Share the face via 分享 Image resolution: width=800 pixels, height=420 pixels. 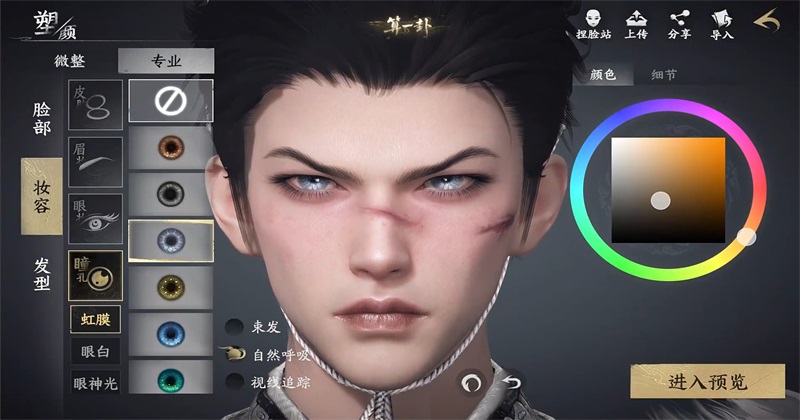pyautogui.click(x=680, y=22)
